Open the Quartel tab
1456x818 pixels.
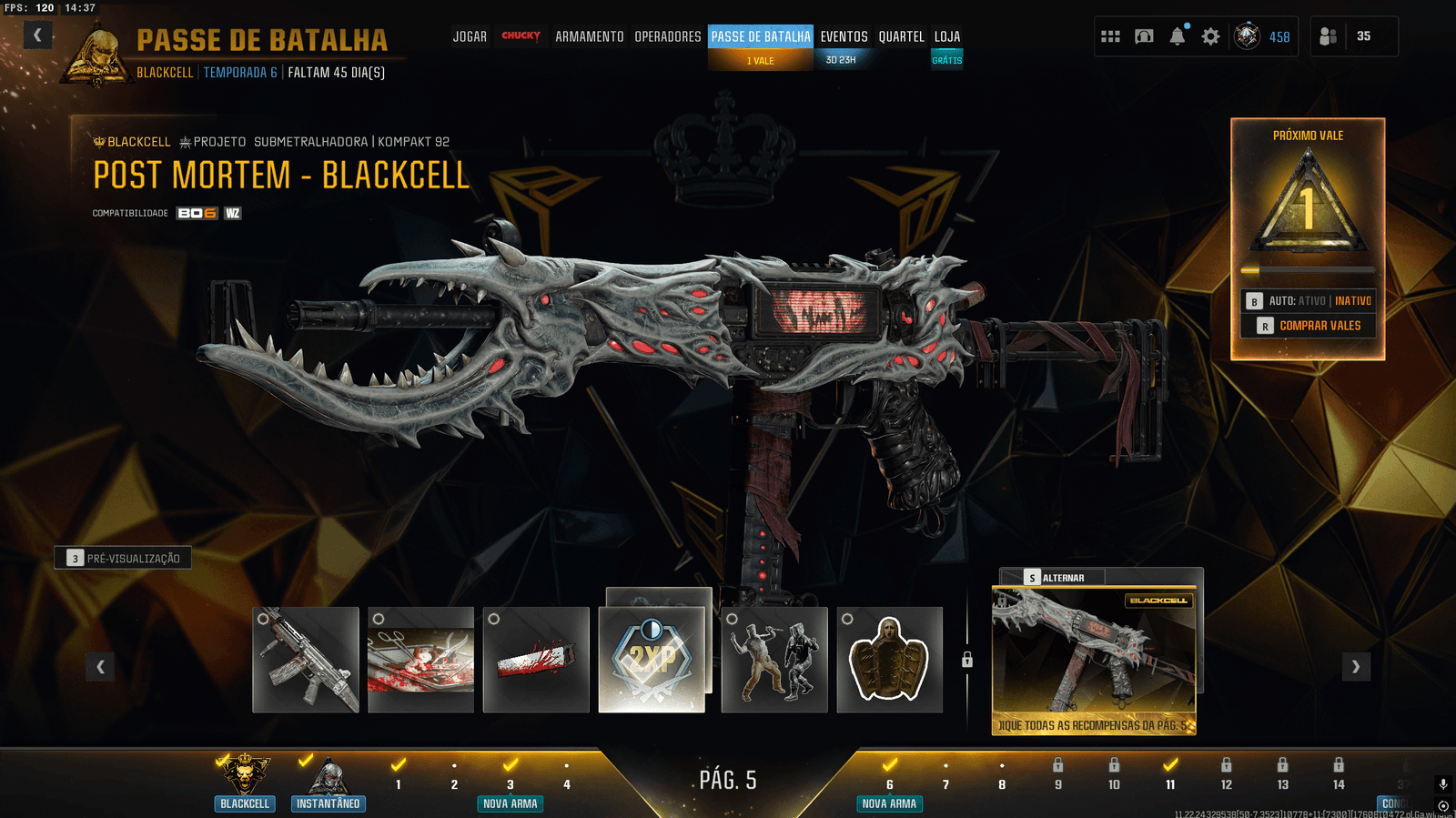pos(901,36)
